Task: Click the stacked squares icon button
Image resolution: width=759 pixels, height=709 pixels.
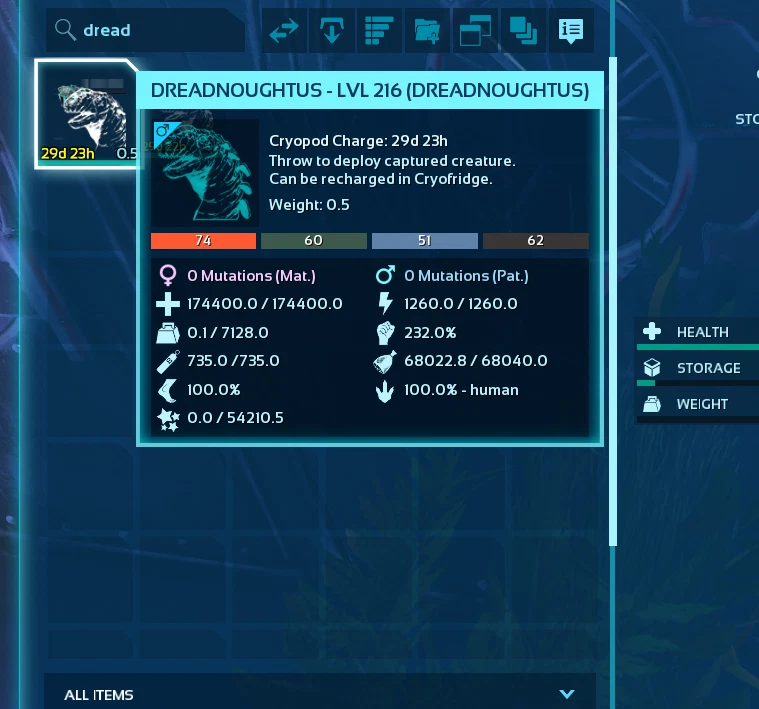Action: pos(521,31)
